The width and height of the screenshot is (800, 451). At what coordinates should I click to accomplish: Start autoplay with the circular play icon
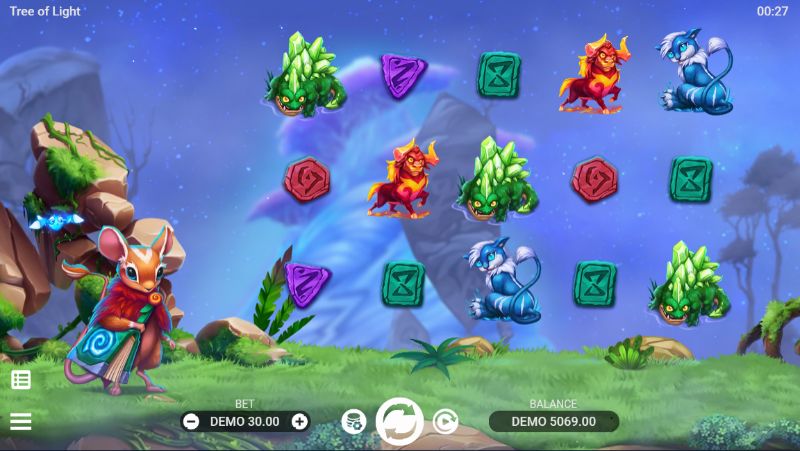coord(445,421)
